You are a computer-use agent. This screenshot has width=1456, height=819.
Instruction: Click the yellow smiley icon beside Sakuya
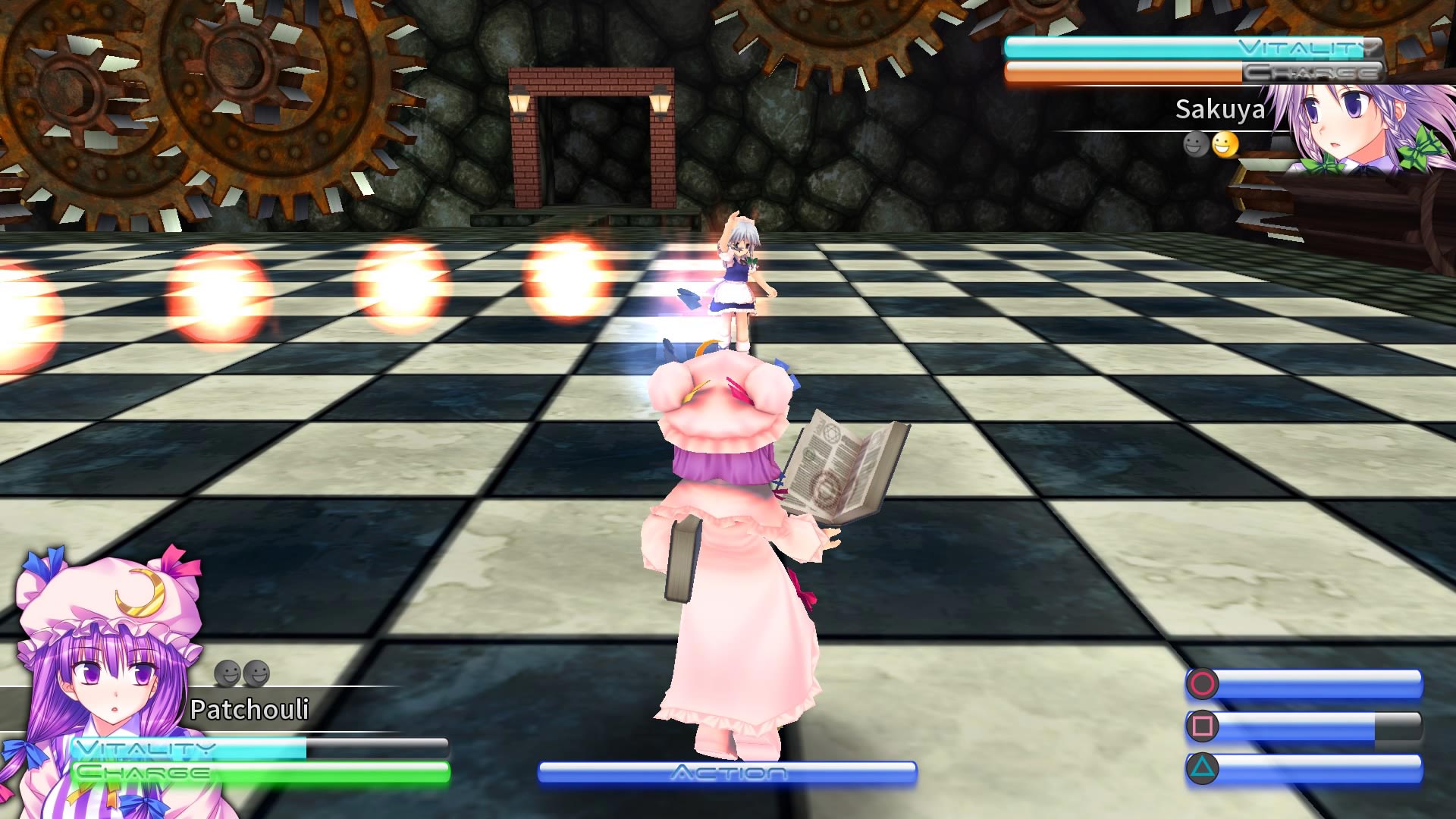[1225, 145]
